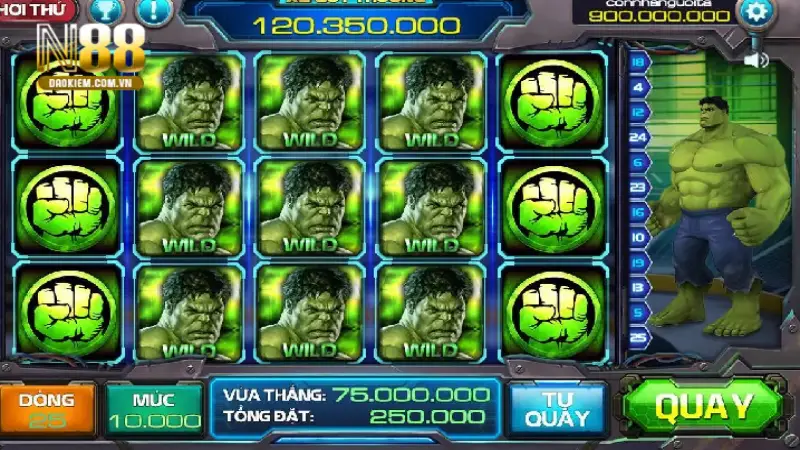The width and height of the screenshot is (800, 450).
Task: Toggle the sound speaker icon
Action: 756,60
